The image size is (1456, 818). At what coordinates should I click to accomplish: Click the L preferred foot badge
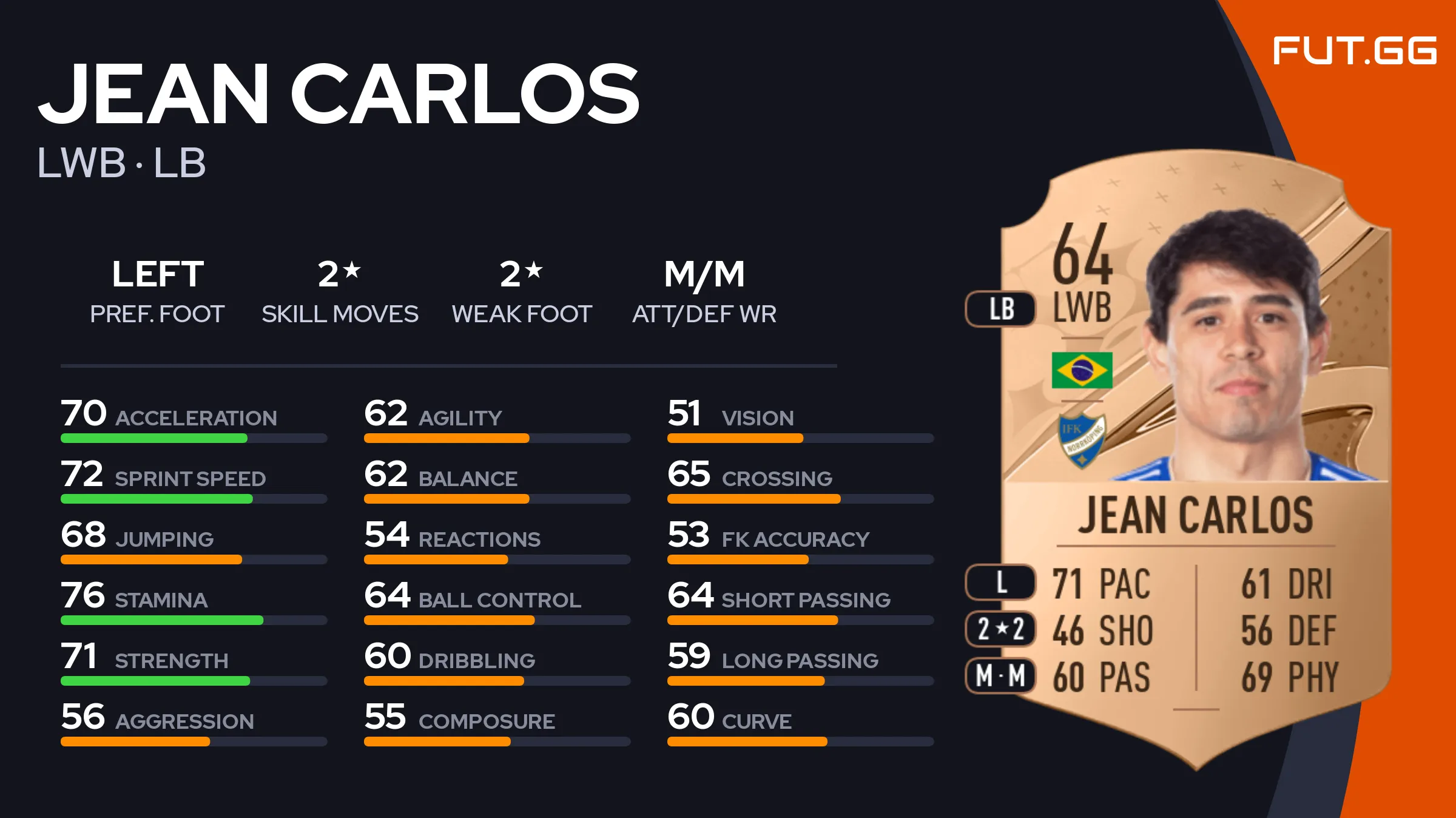pyautogui.click(x=1001, y=583)
